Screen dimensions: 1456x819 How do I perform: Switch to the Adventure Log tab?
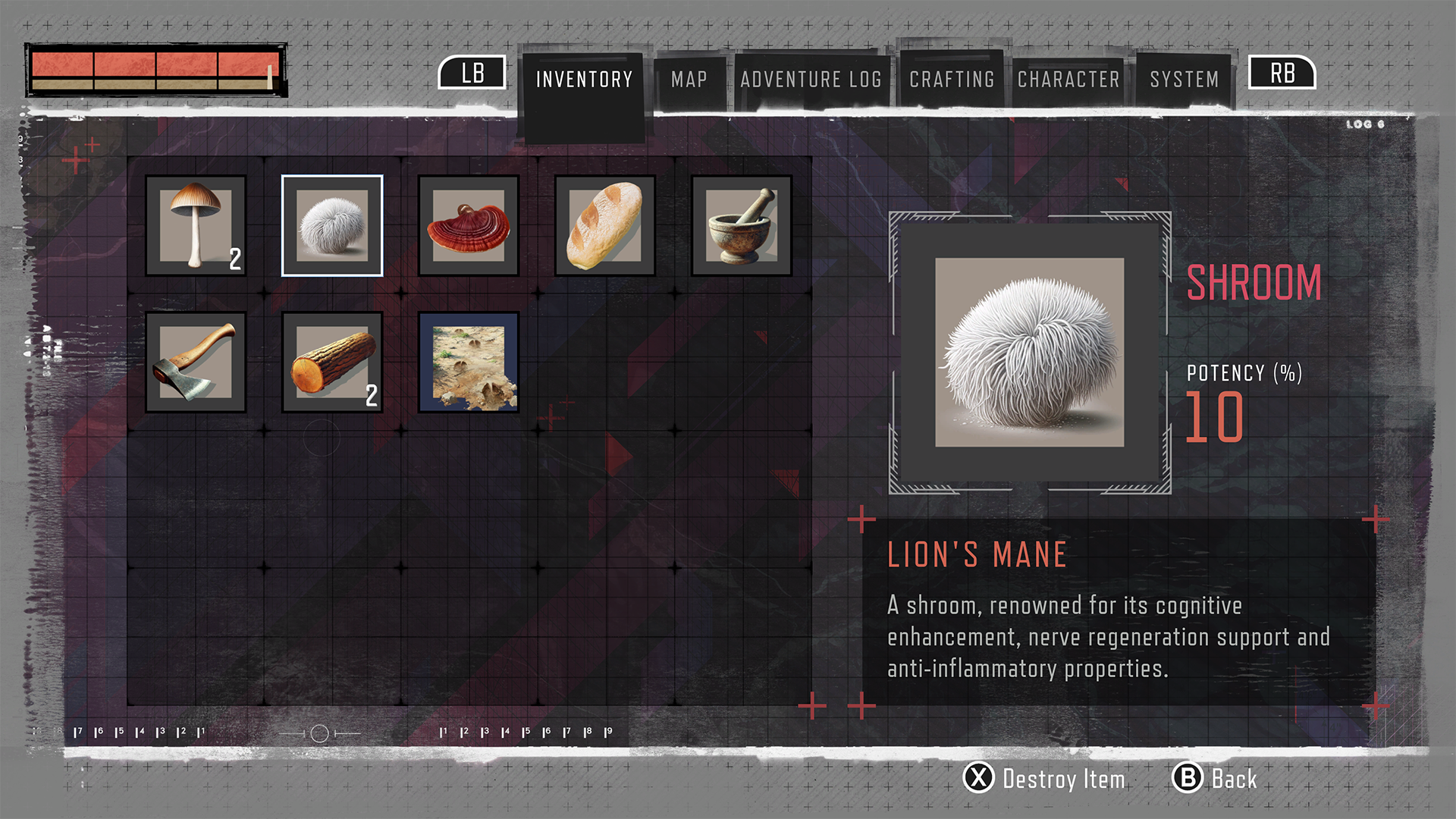click(x=813, y=79)
